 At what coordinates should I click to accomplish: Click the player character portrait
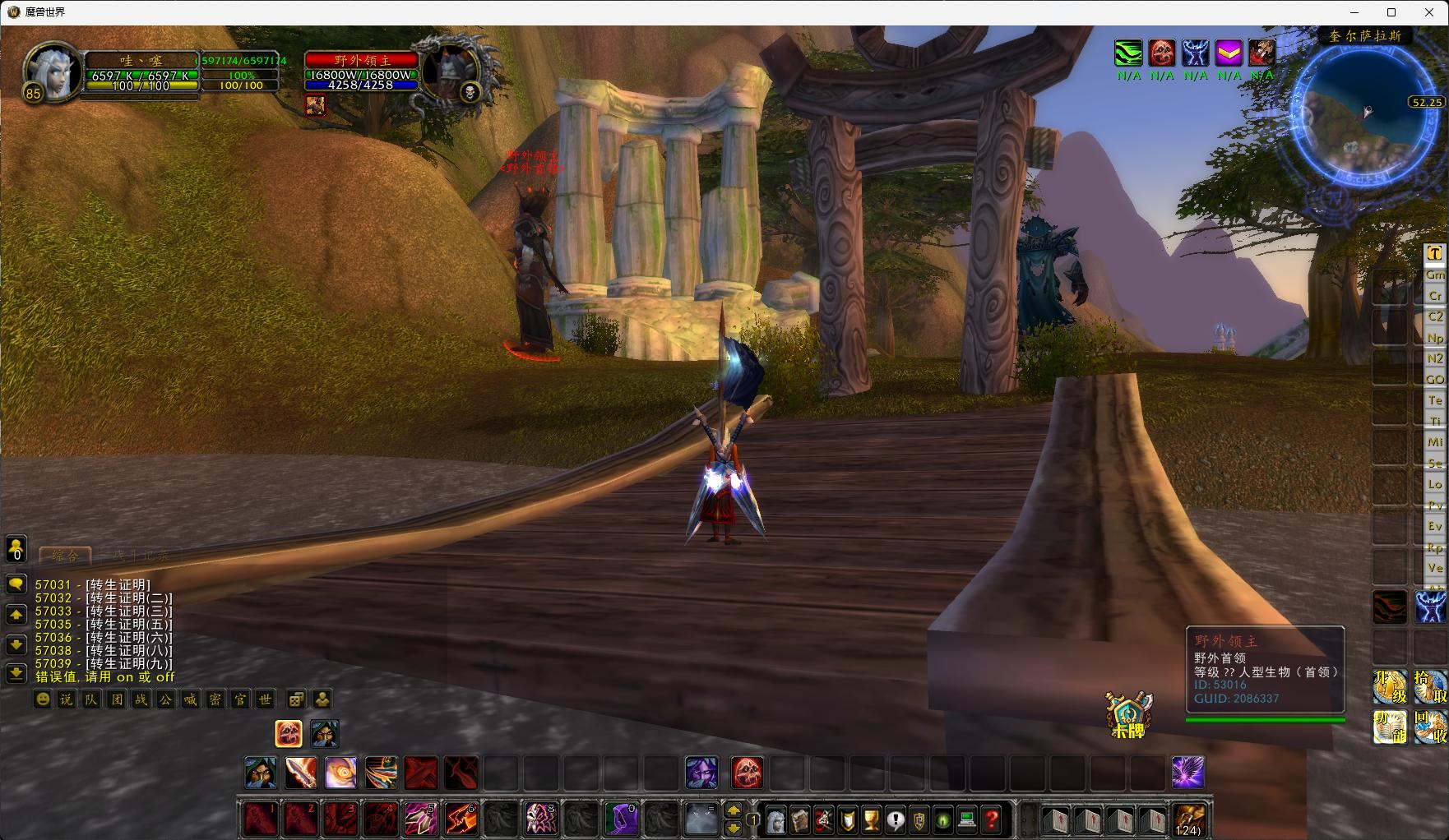pyautogui.click(x=51, y=72)
